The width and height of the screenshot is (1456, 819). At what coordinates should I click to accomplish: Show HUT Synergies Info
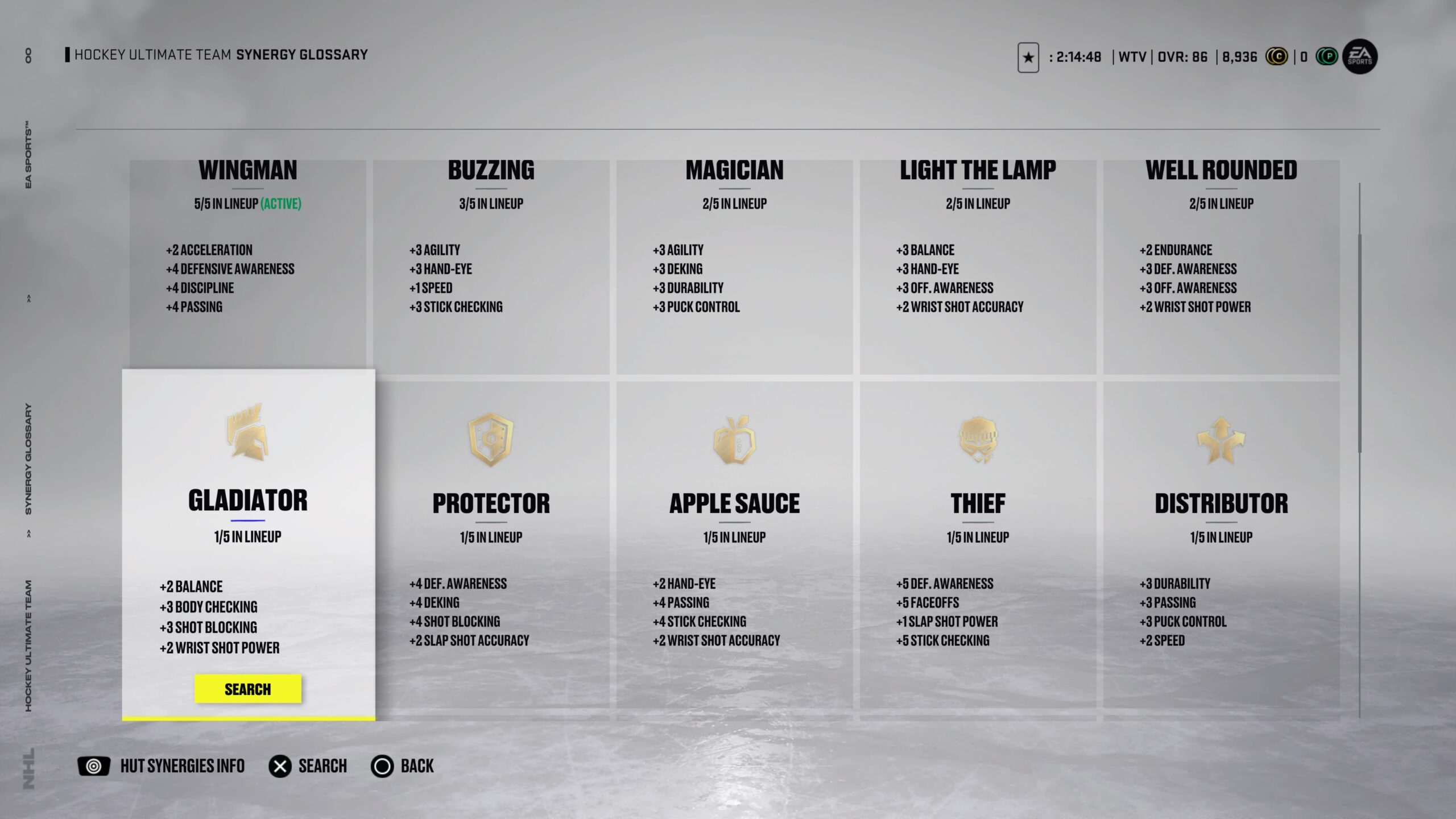[x=182, y=766]
